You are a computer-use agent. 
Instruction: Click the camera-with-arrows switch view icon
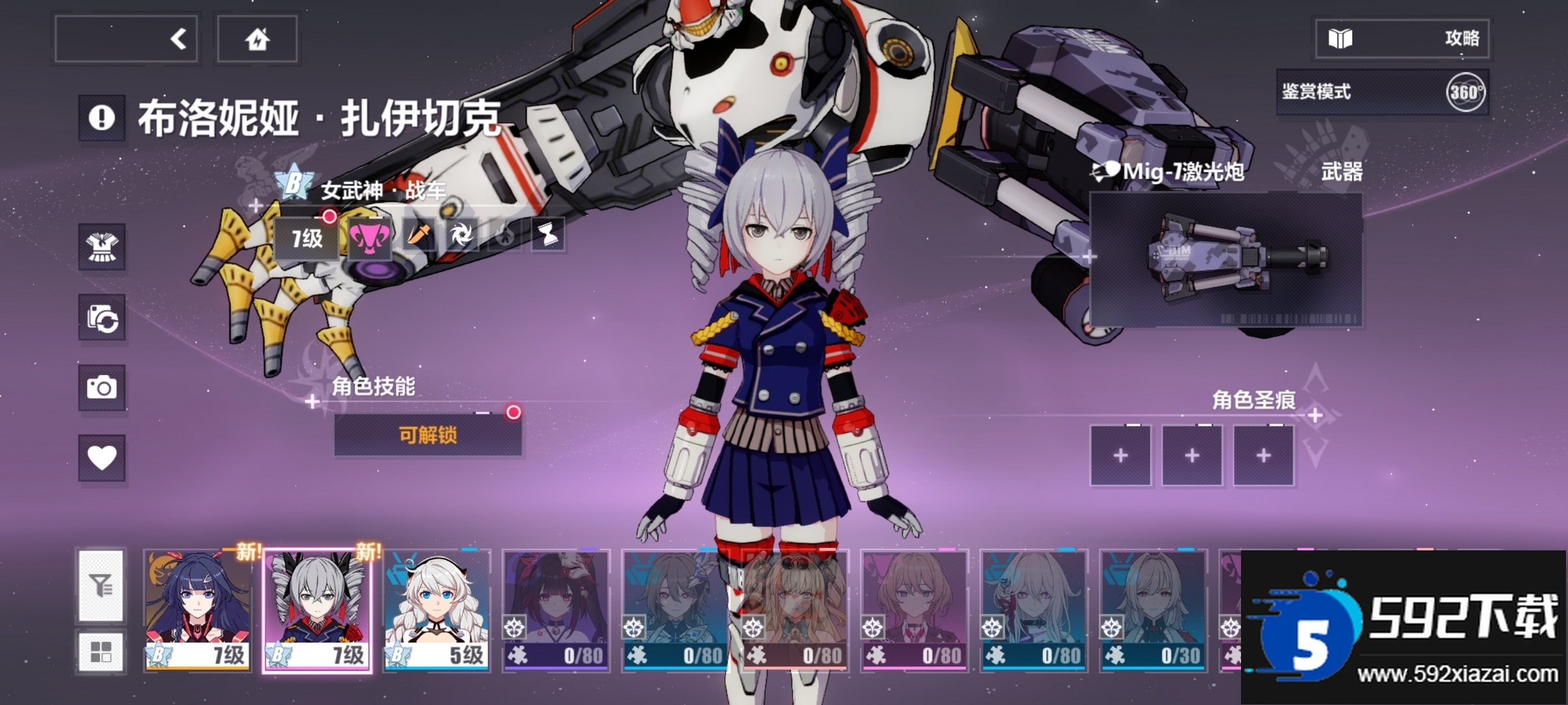point(101,317)
